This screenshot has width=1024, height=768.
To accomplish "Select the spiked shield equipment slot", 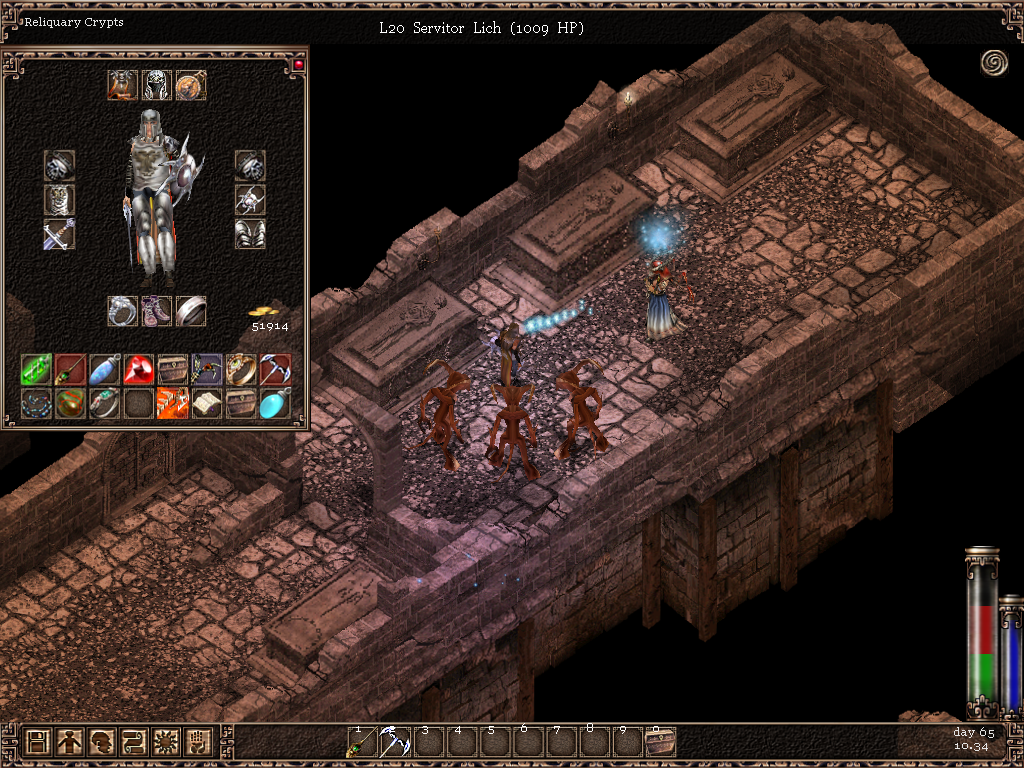I will pos(250,200).
